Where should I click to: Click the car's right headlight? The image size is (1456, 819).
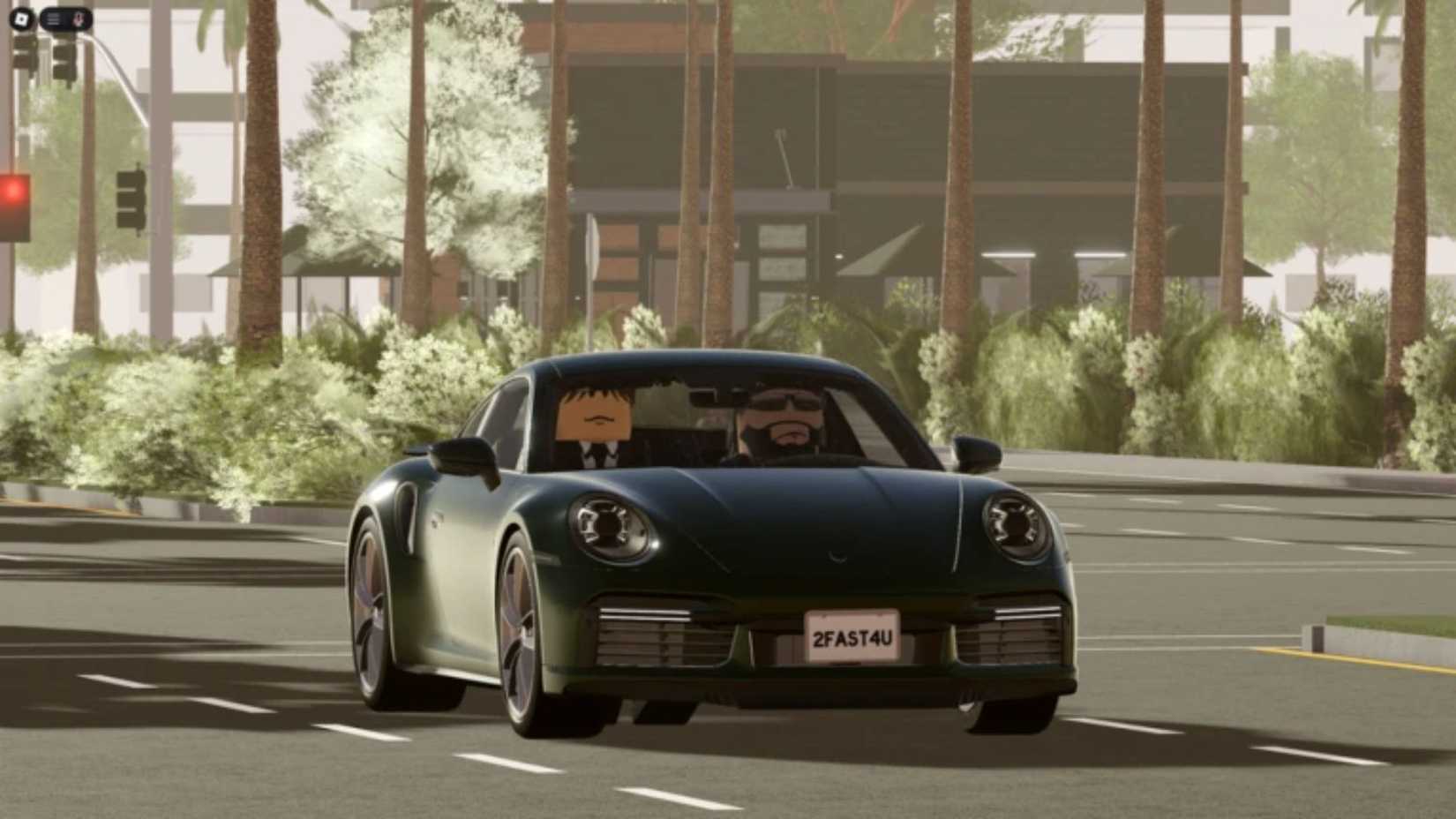1013,526
